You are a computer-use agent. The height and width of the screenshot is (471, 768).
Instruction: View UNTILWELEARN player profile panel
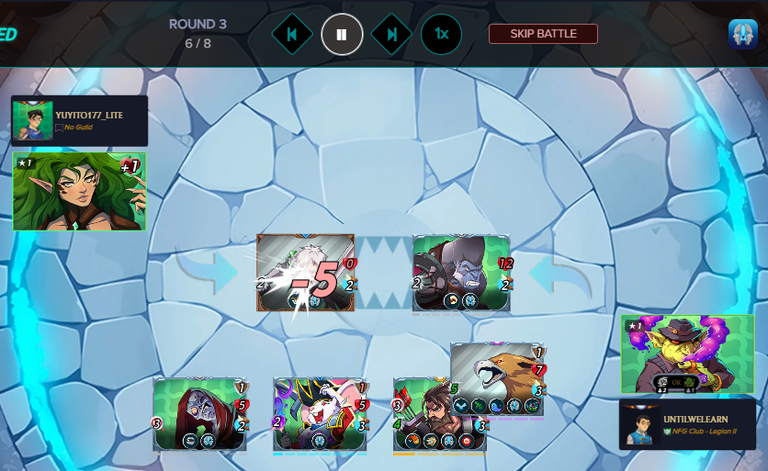pos(687,424)
